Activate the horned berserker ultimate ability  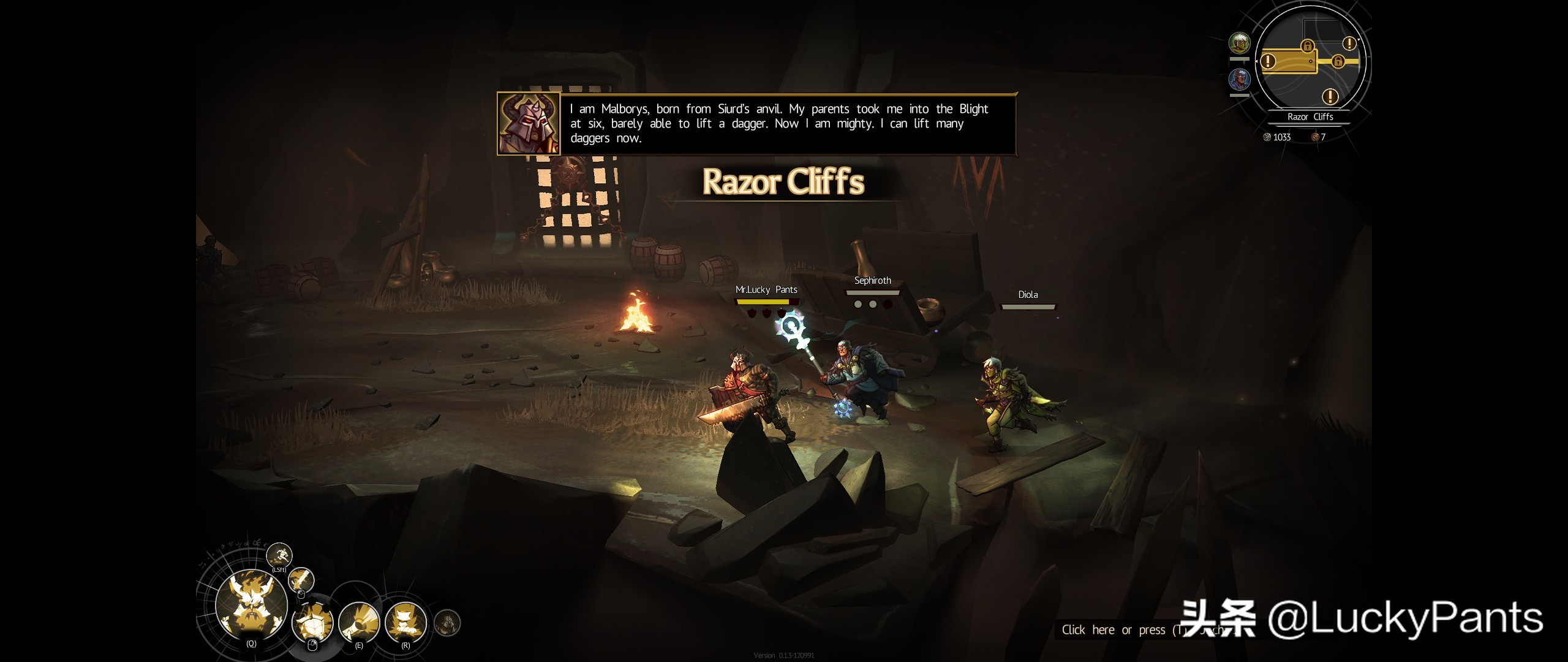(251, 604)
